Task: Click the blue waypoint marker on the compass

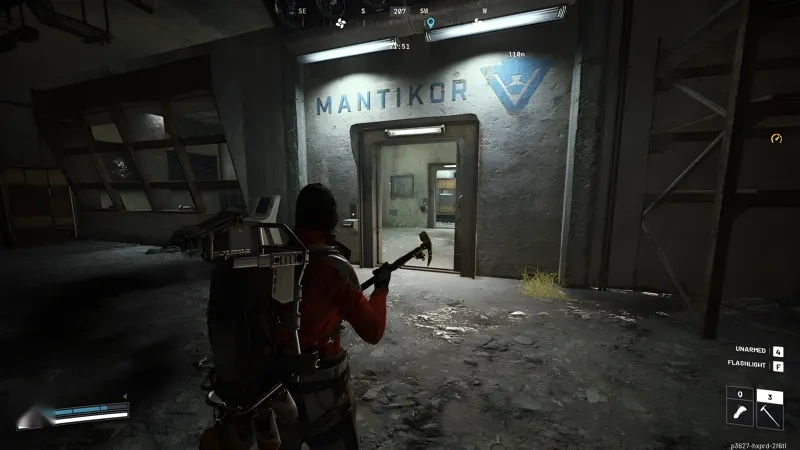Action: tap(430, 22)
